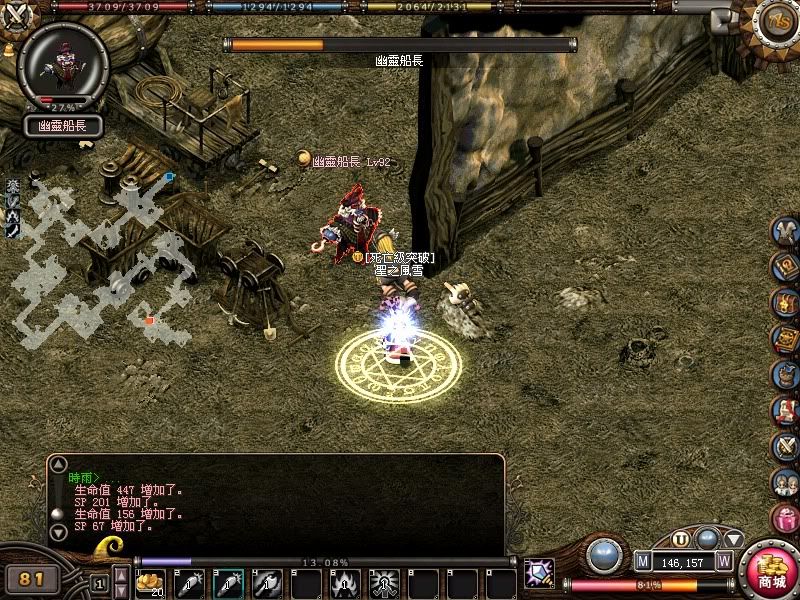Open the treasure chest inventory icon

(x=786, y=302)
